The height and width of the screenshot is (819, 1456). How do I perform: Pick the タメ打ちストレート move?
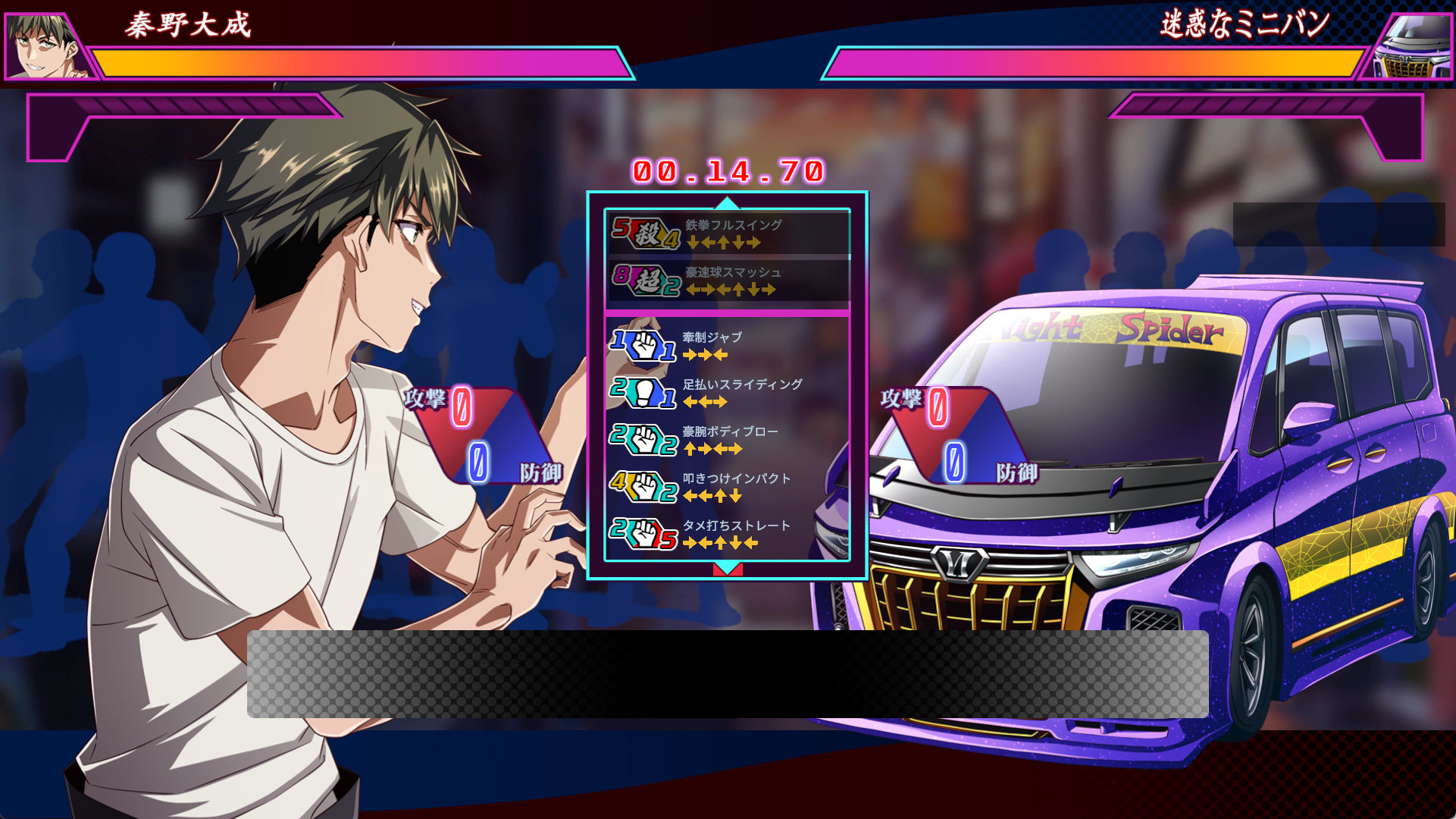(726, 533)
